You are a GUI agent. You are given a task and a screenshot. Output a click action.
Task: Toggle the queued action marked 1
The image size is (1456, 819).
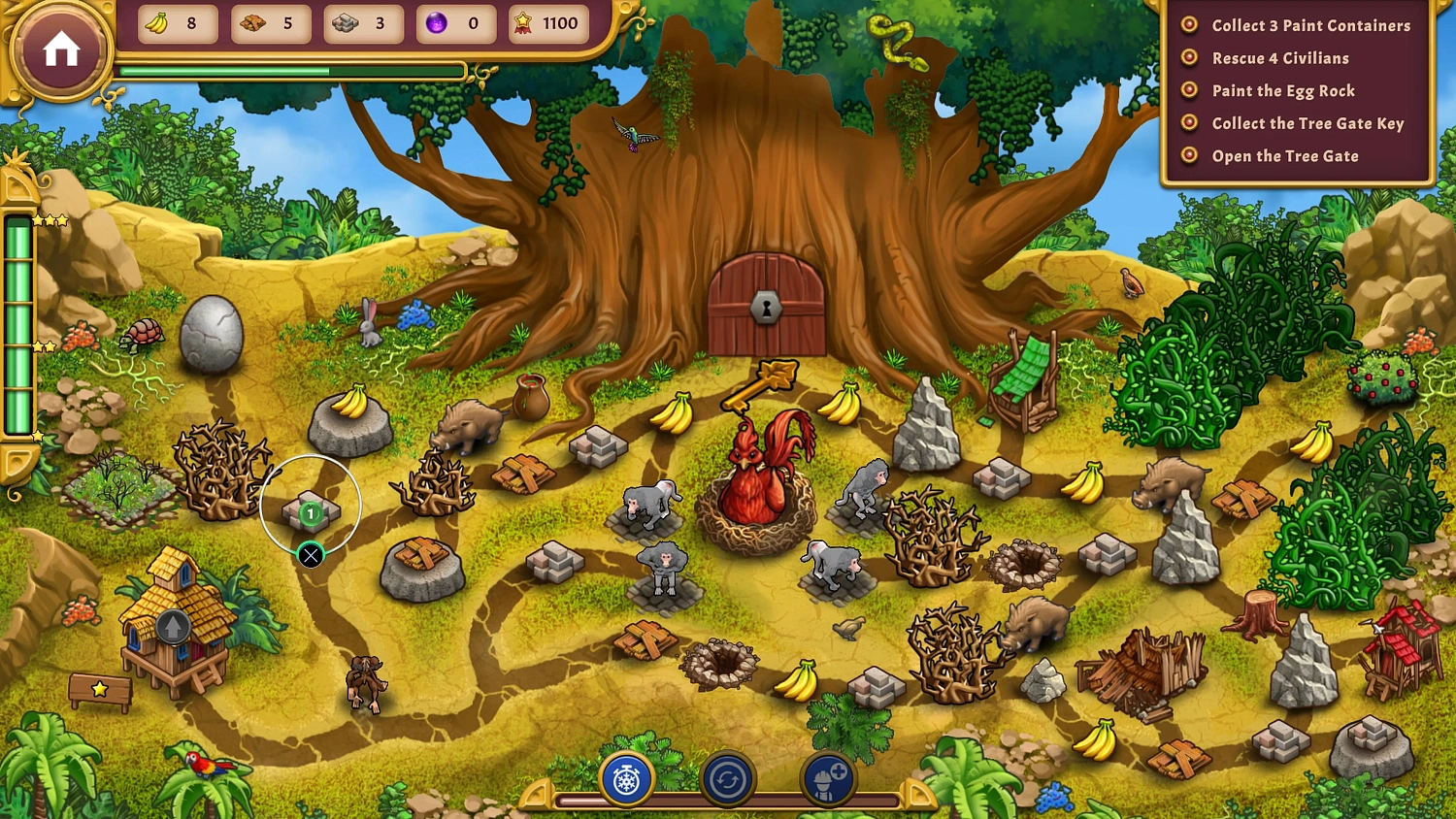click(310, 512)
